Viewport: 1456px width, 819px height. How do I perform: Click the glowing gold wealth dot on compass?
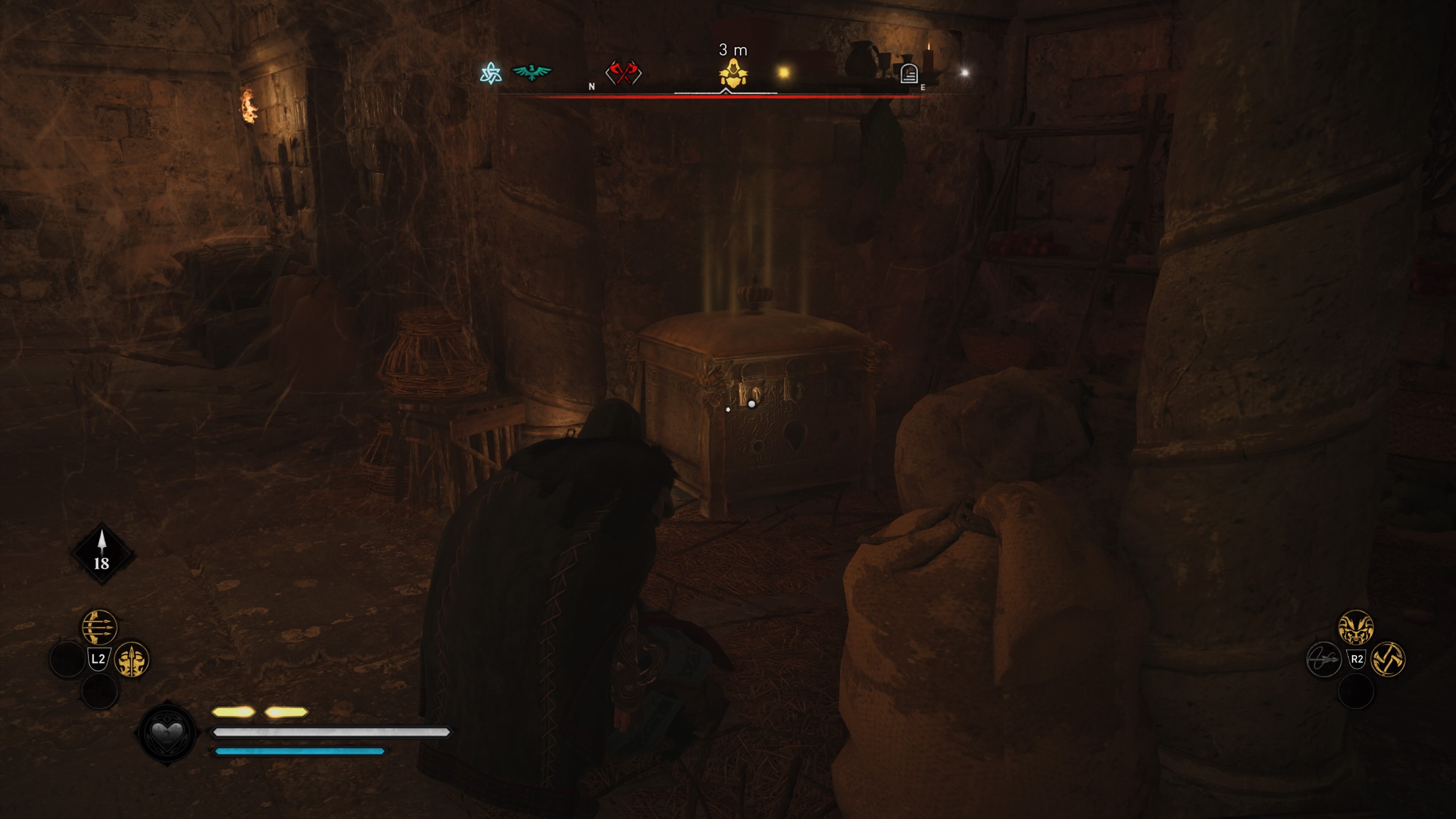(783, 72)
